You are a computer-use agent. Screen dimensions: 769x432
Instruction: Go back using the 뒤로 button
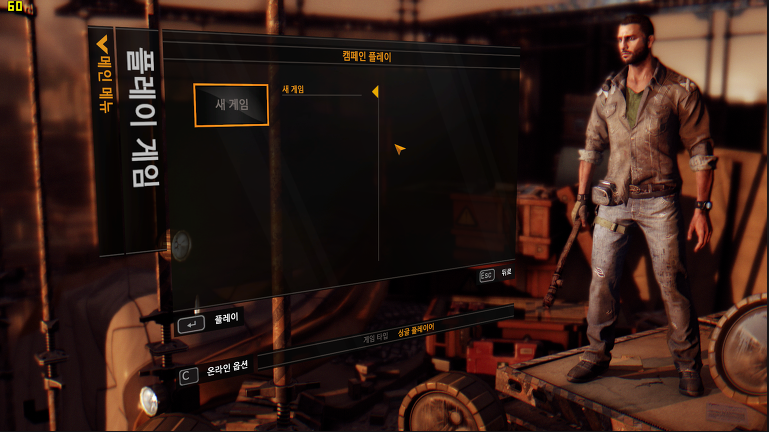496,273
